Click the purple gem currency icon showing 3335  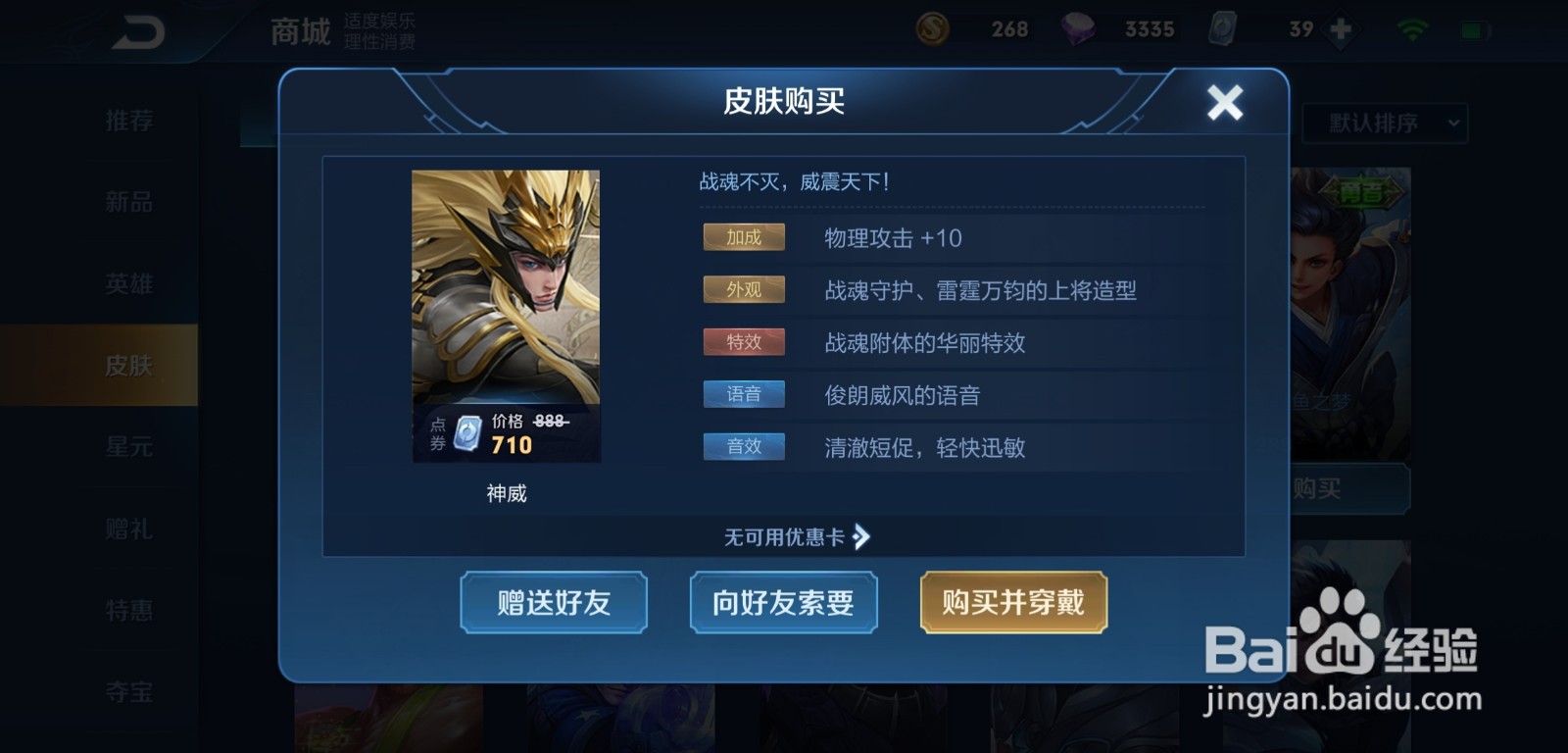1078,28
